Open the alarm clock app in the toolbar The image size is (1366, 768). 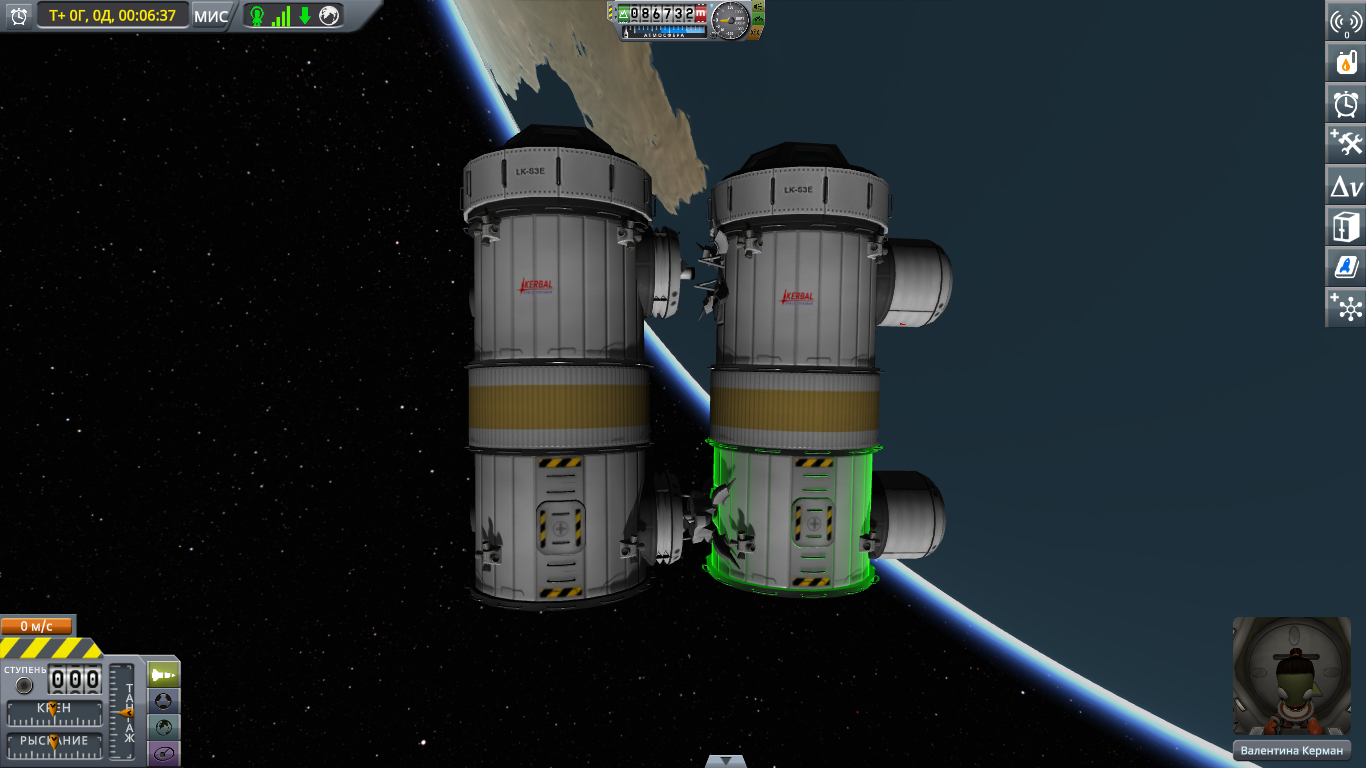1346,103
